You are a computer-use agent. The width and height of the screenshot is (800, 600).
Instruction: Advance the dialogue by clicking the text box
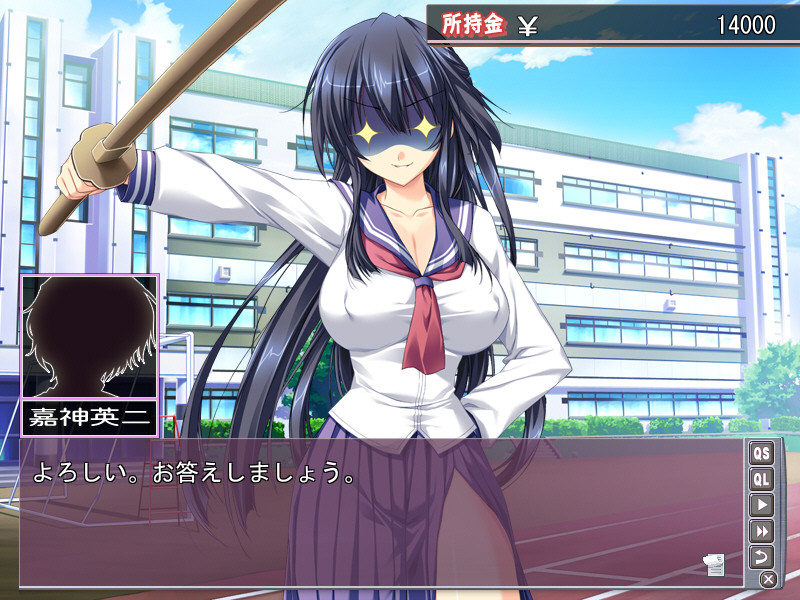(380, 520)
